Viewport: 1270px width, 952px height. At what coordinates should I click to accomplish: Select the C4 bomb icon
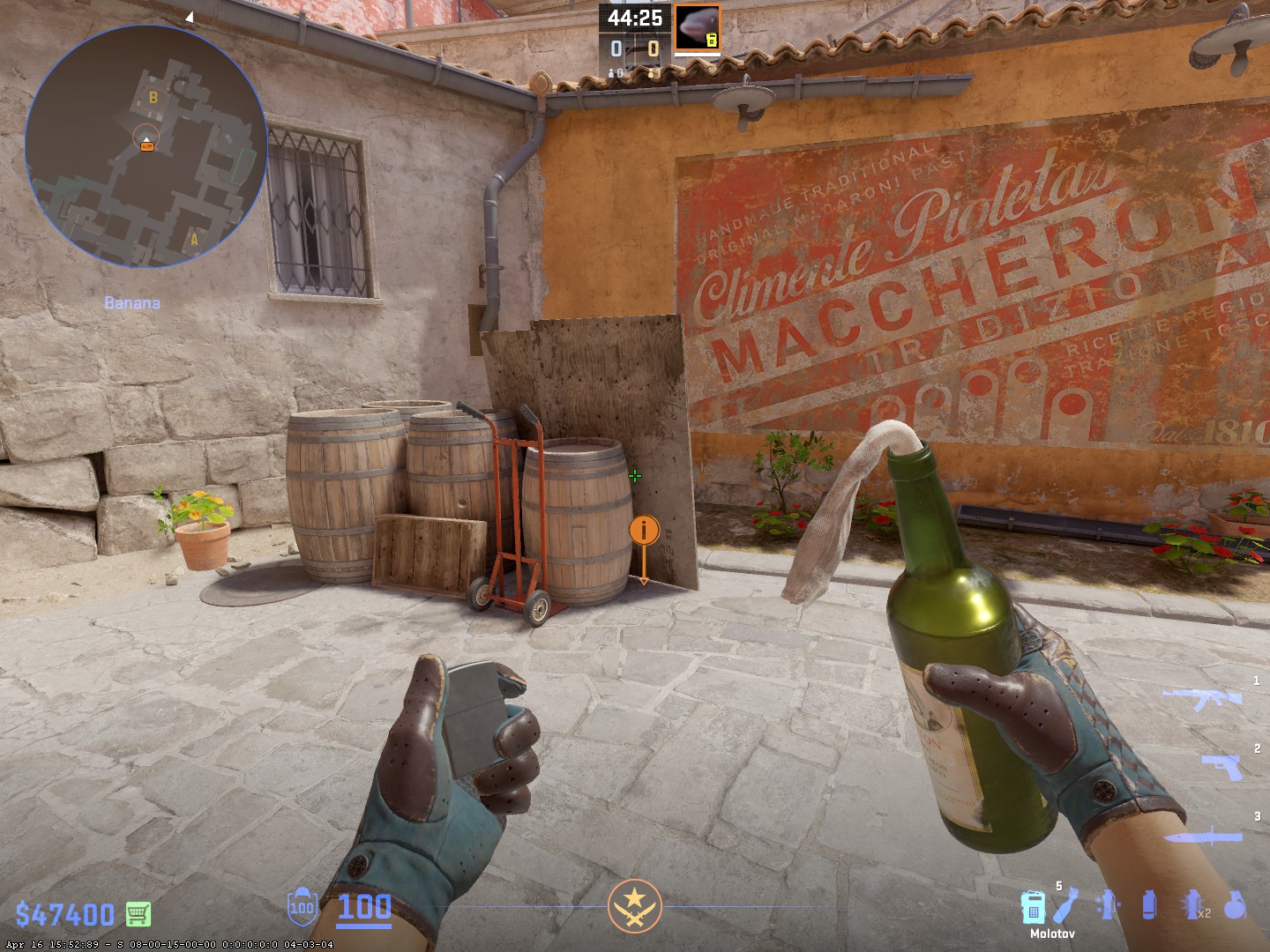[1032, 906]
